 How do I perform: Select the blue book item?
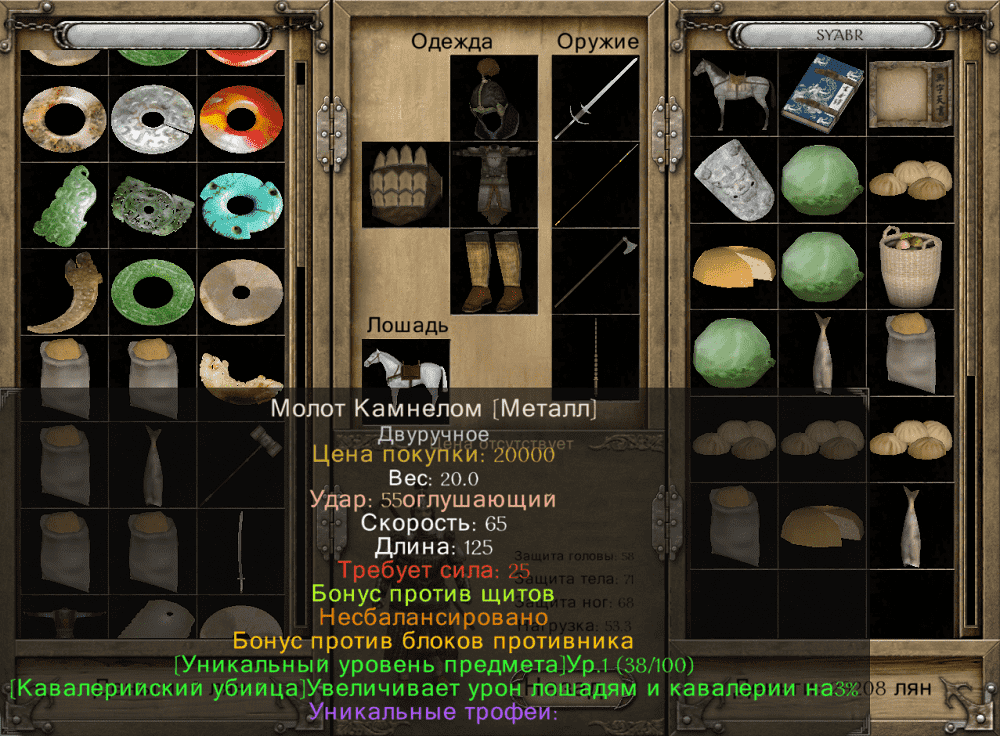click(821, 92)
